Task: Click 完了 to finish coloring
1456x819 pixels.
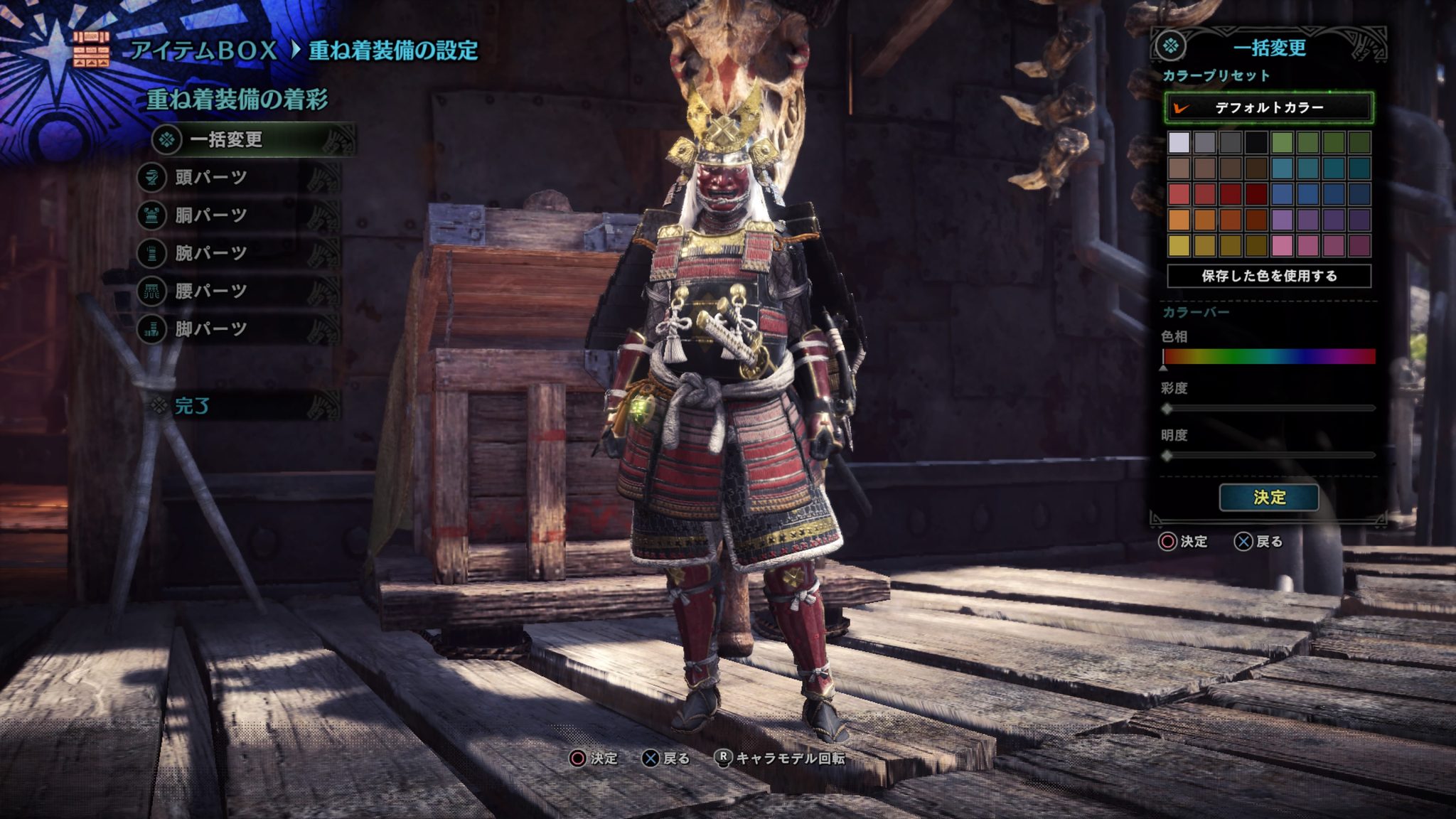Action: point(192,406)
